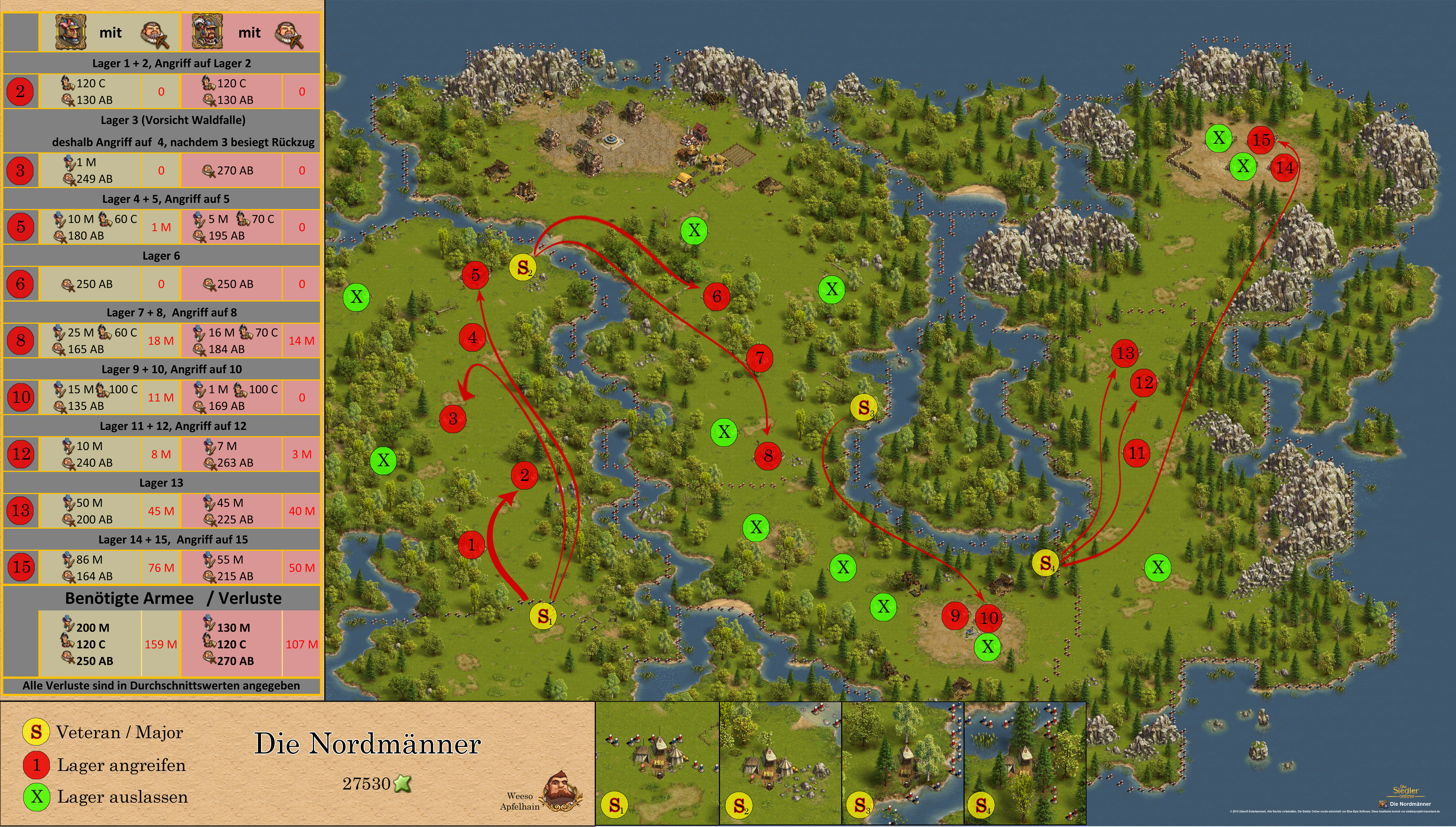Image resolution: width=1456 pixels, height=827 pixels.
Task: Click the "Lager auslassen" legend entry
Action: (122, 797)
